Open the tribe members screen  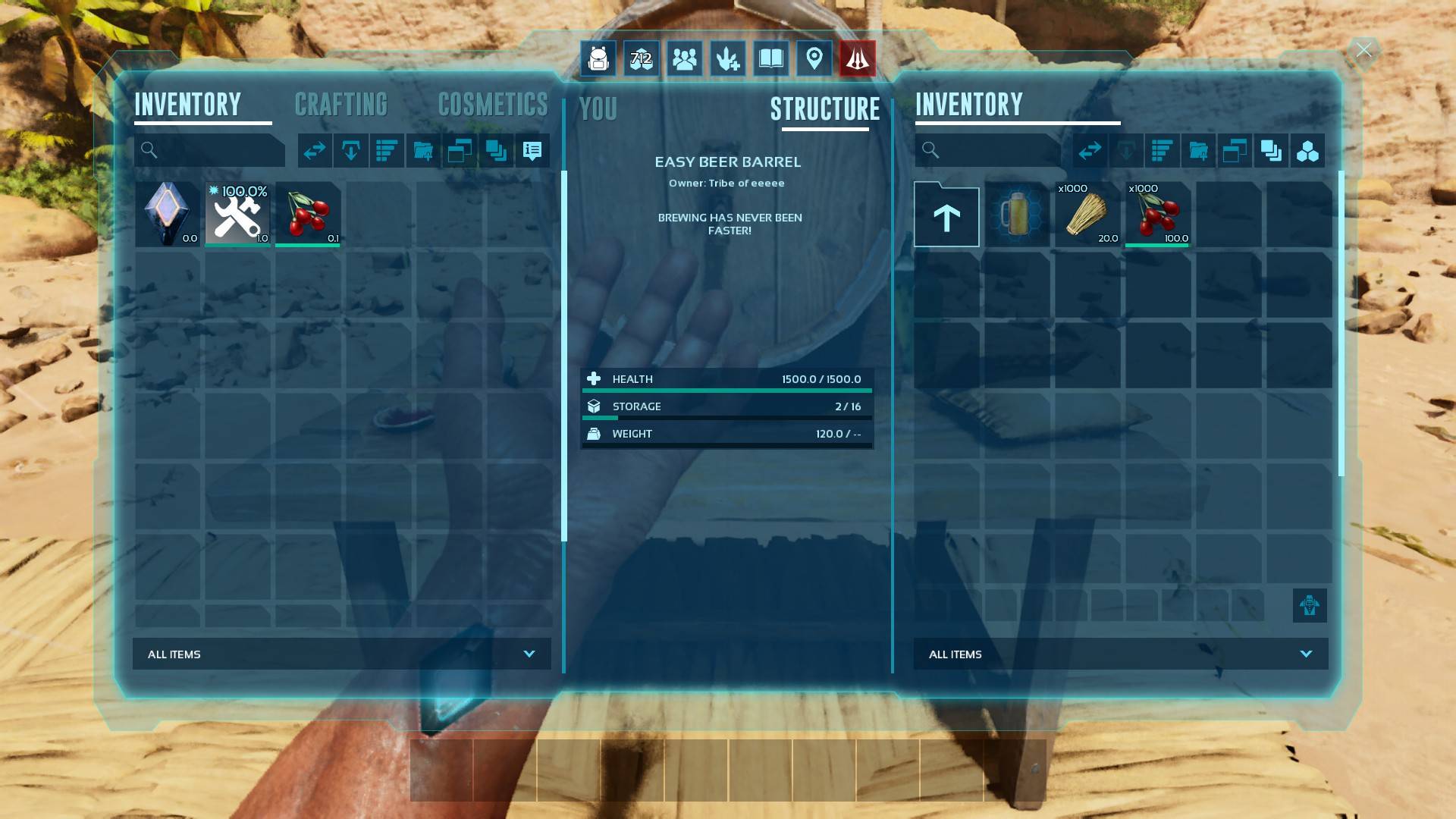[x=684, y=58]
